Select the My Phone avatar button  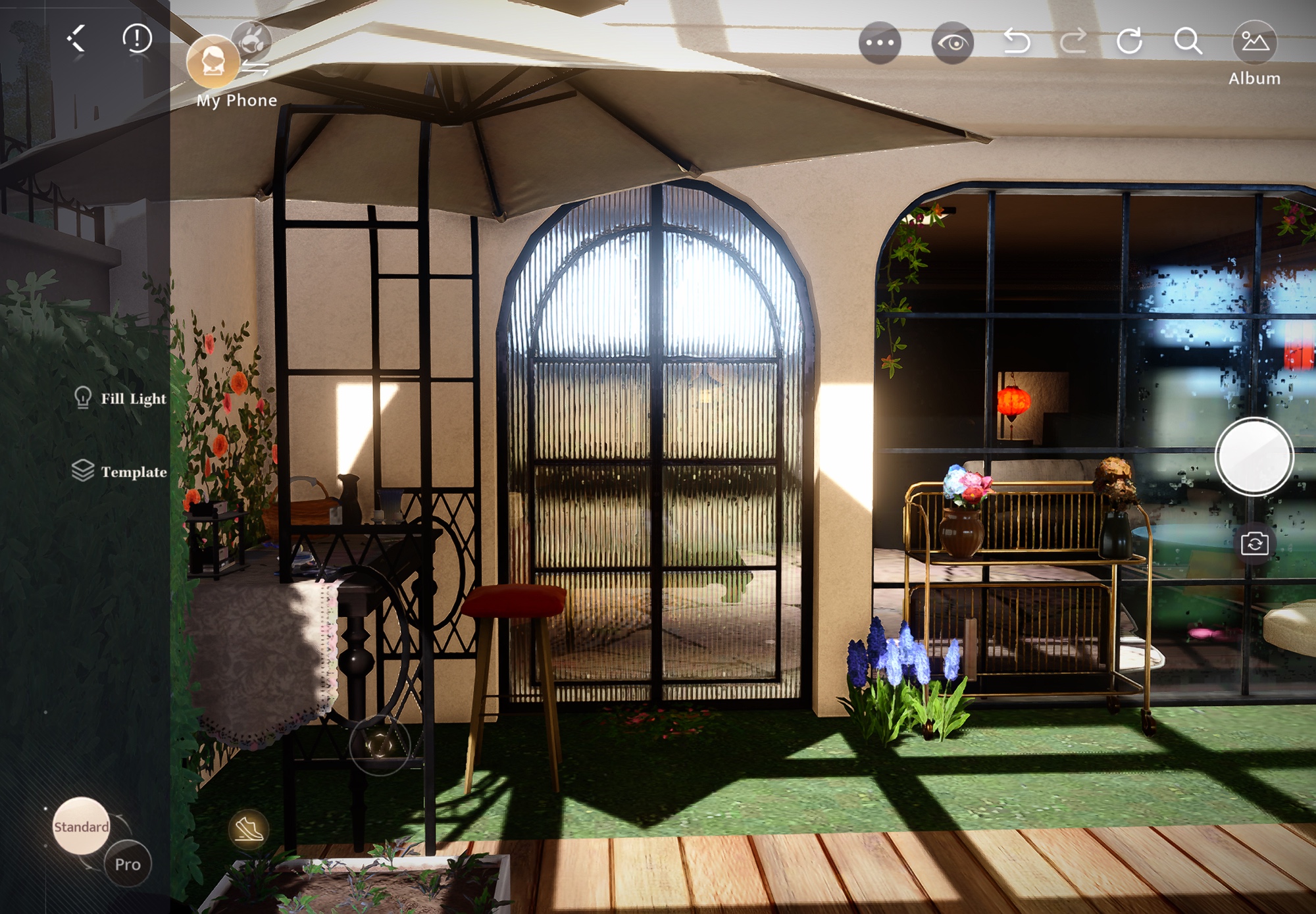[213, 62]
